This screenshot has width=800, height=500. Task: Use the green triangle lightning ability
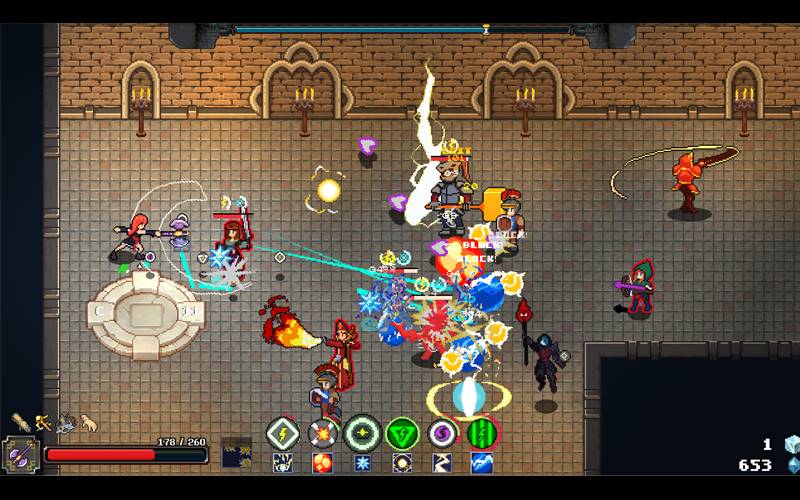401,434
